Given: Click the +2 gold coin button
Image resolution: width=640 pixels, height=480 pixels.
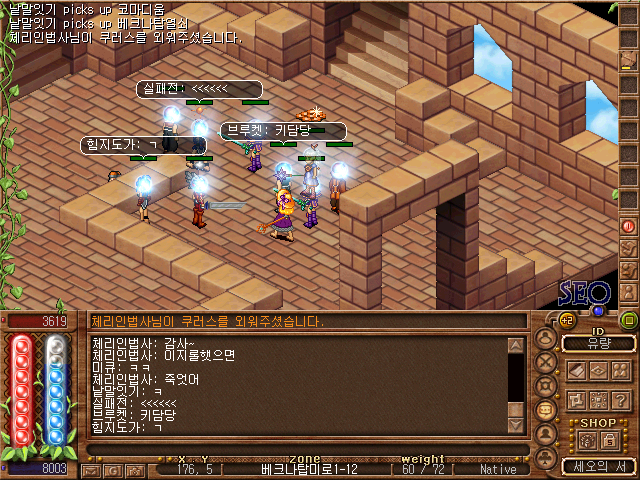Looking at the screenshot, I should (x=567, y=320).
